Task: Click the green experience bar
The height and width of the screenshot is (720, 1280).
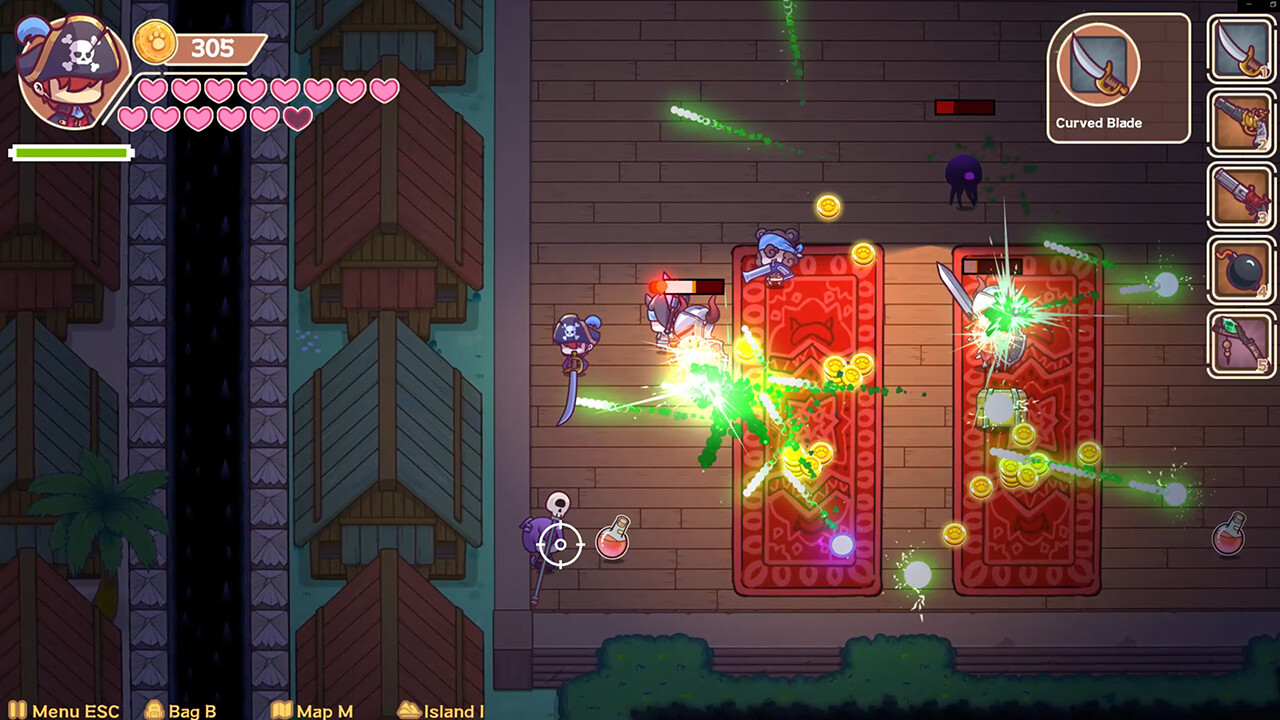Action: pos(70,152)
